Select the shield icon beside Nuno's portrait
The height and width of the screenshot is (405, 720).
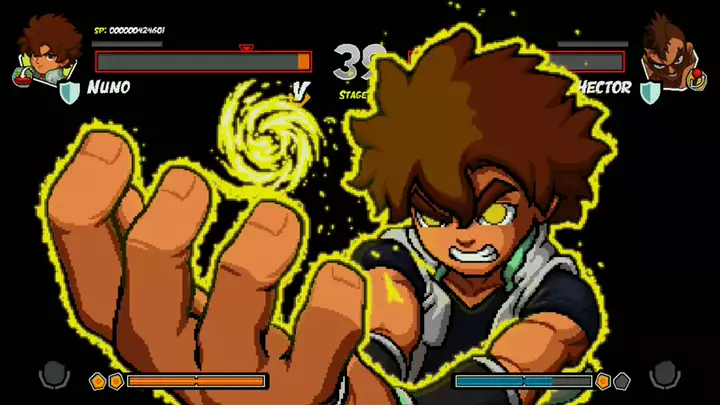(x=70, y=93)
